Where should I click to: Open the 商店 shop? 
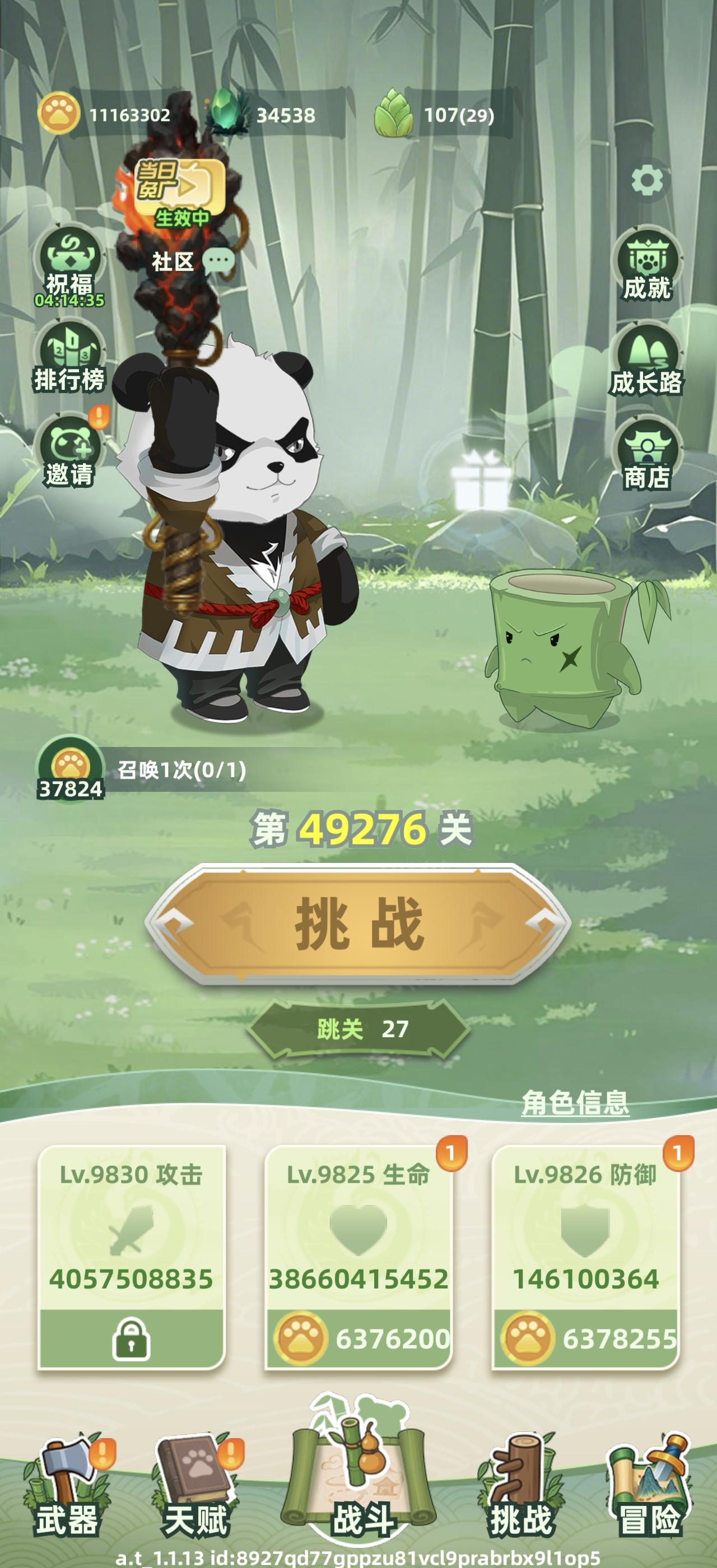coord(647,450)
